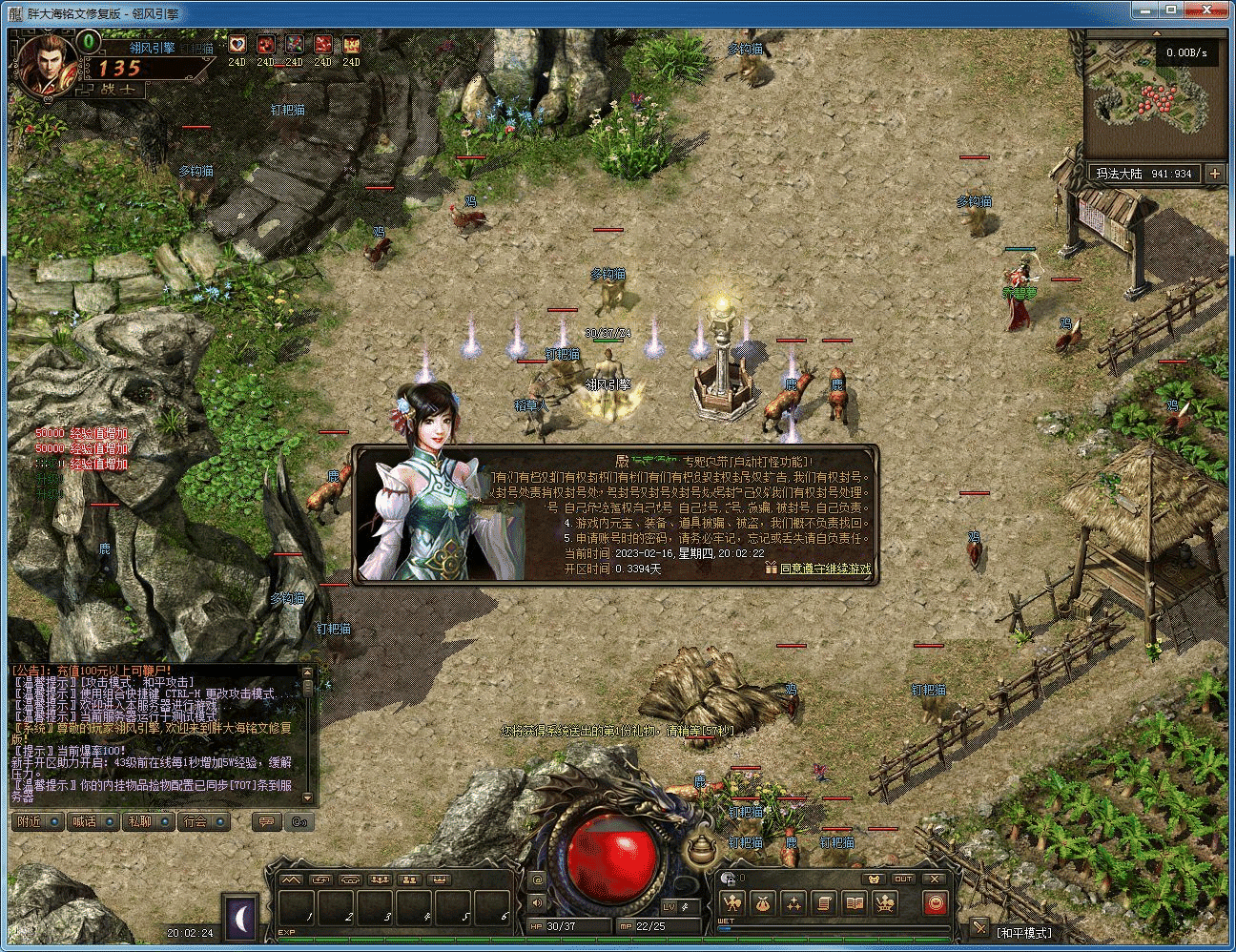This screenshot has width=1236, height=952.
Task: Click the red round shop button
Action: [x=935, y=902]
